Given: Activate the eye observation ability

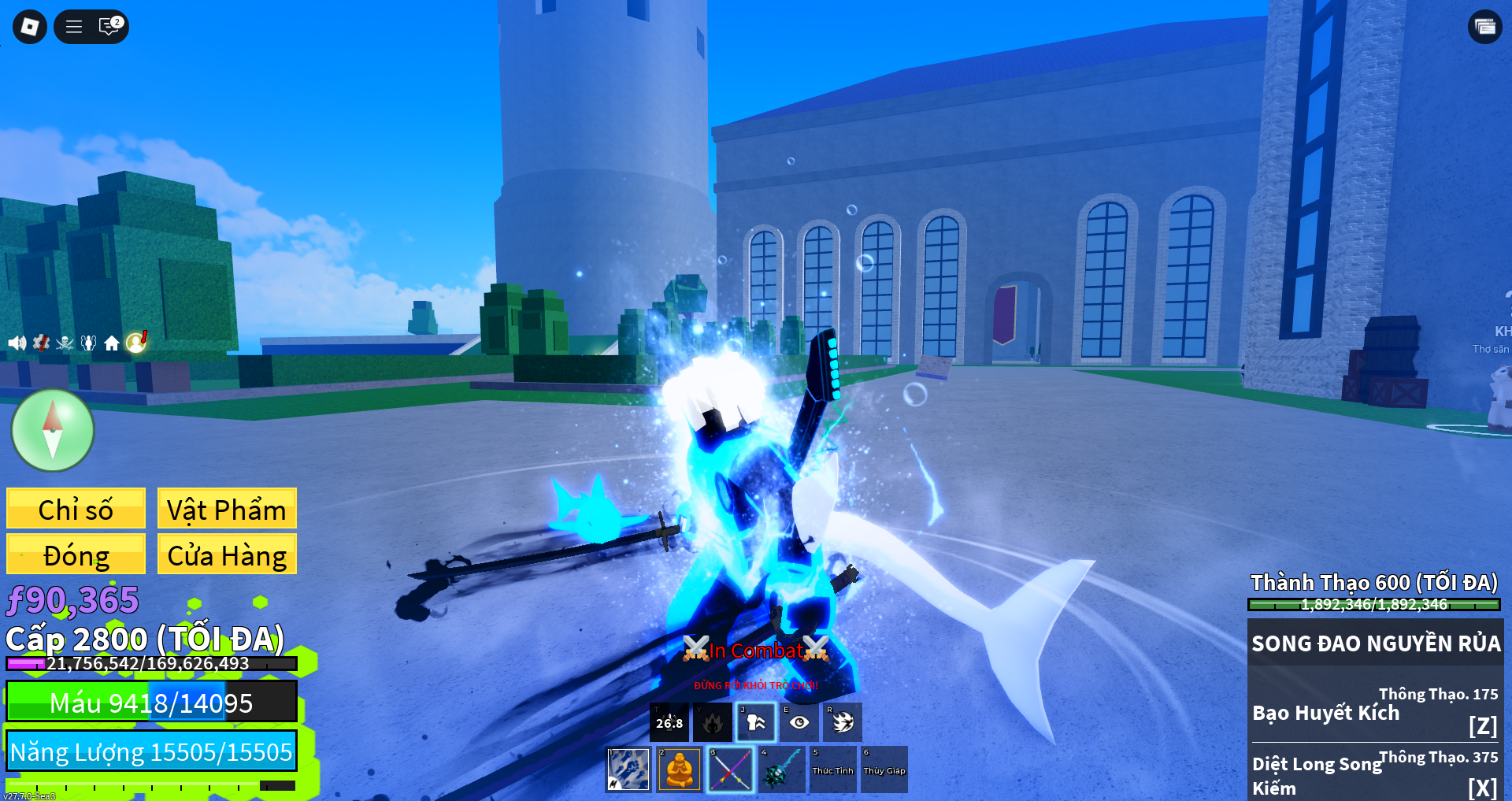Looking at the screenshot, I should pyautogui.click(x=799, y=722).
